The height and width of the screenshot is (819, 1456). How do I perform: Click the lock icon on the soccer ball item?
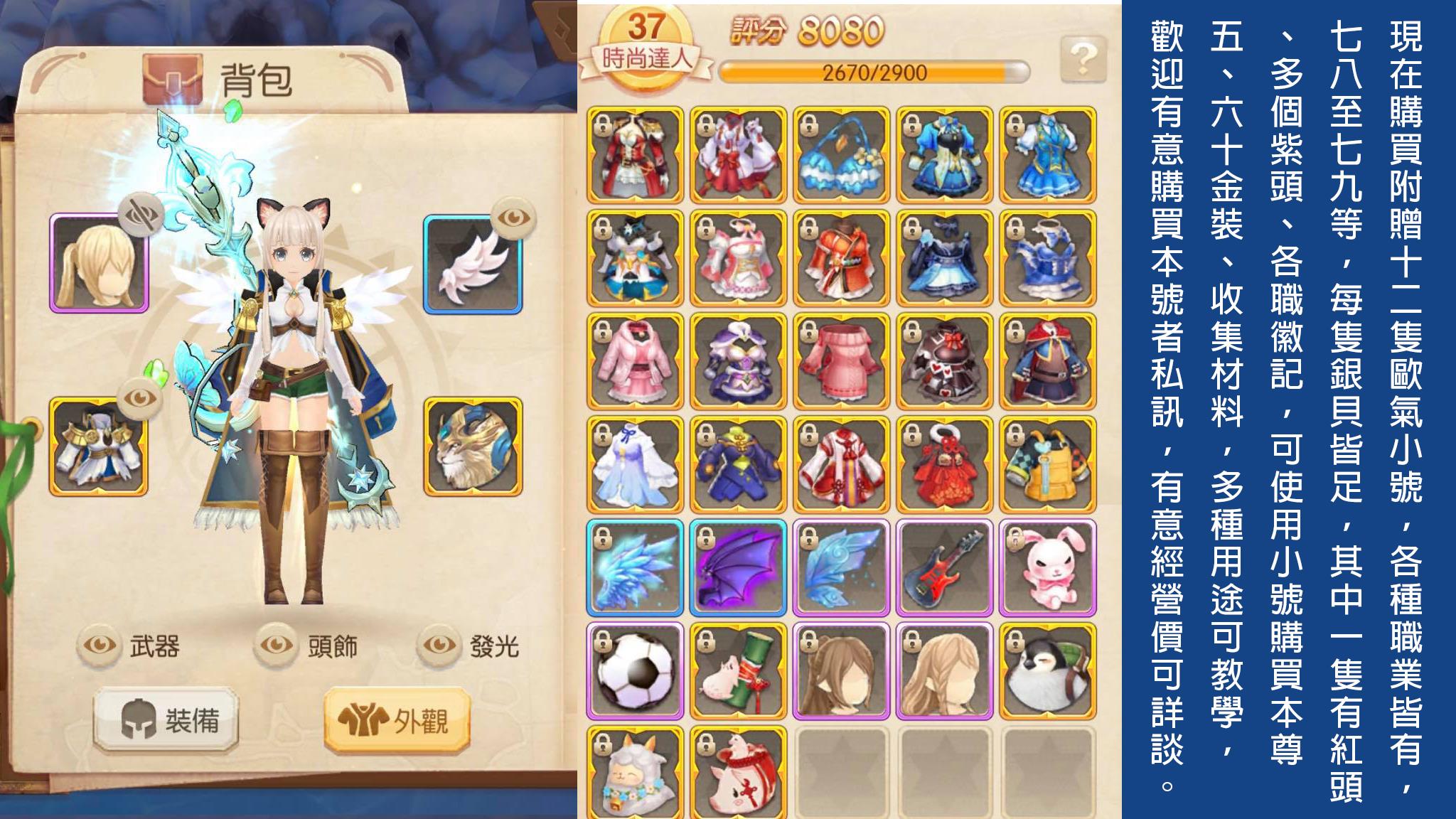point(602,642)
